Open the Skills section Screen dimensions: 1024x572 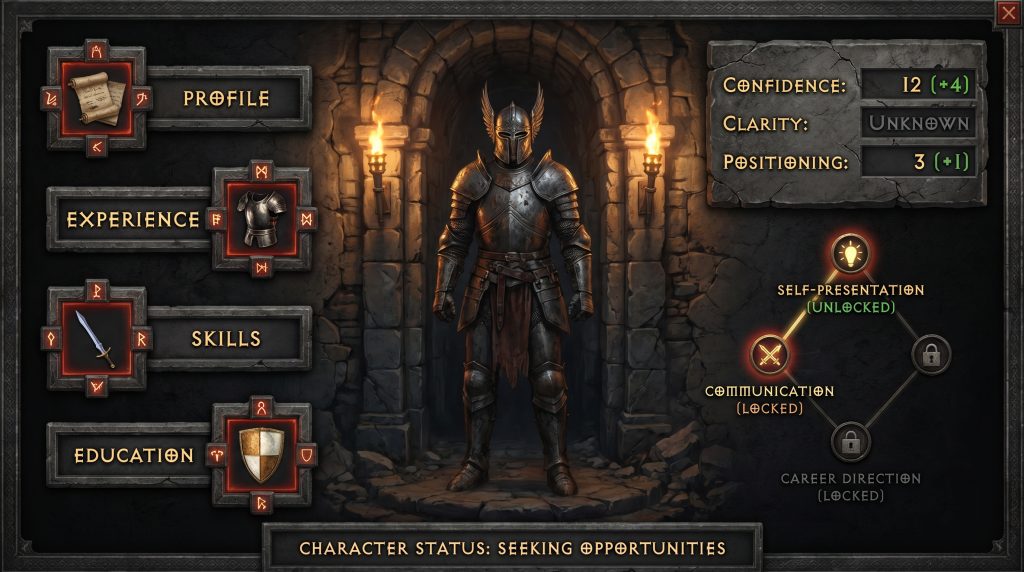tap(226, 338)
